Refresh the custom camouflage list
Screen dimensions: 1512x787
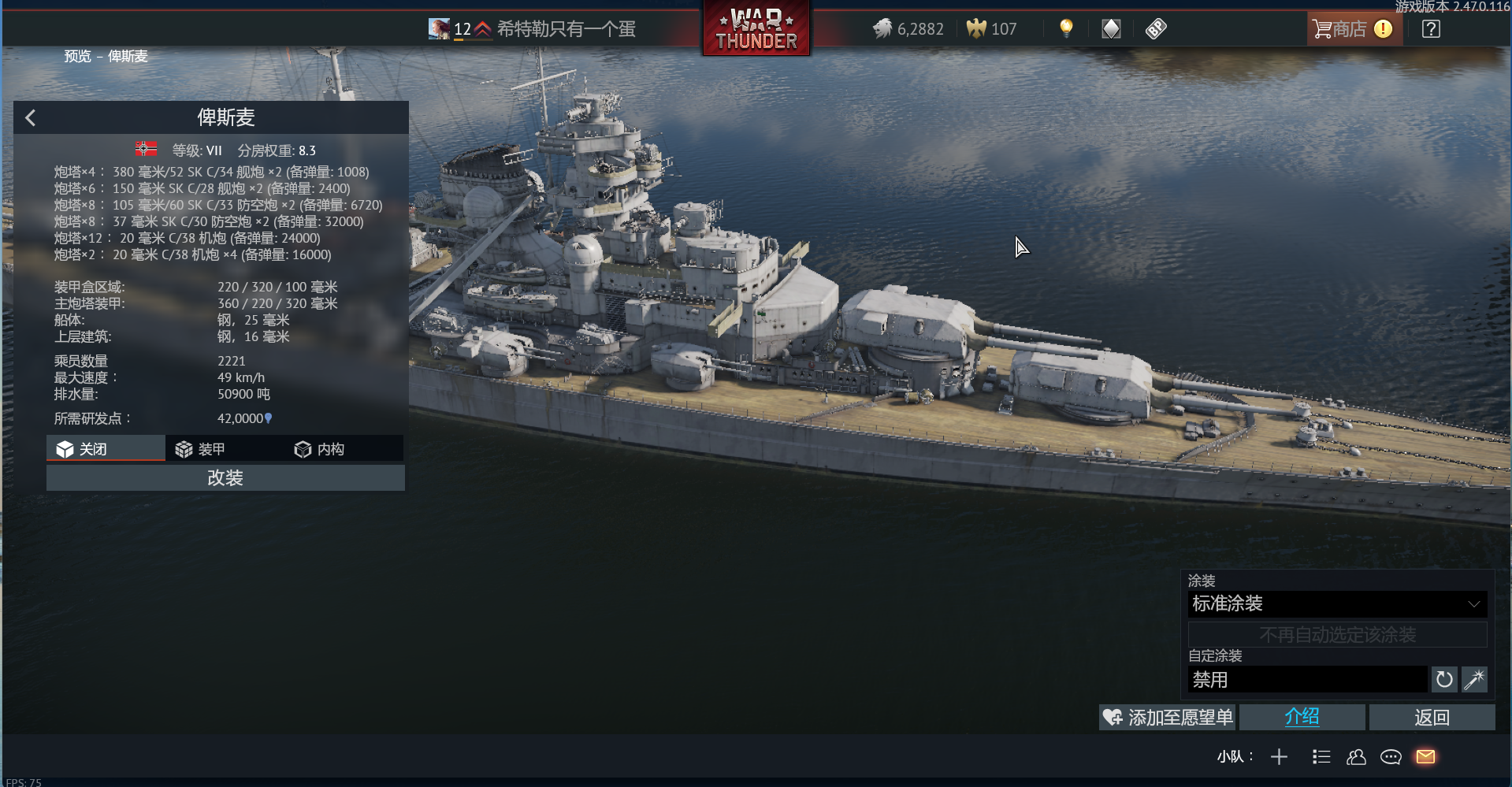coord(1443,680)
